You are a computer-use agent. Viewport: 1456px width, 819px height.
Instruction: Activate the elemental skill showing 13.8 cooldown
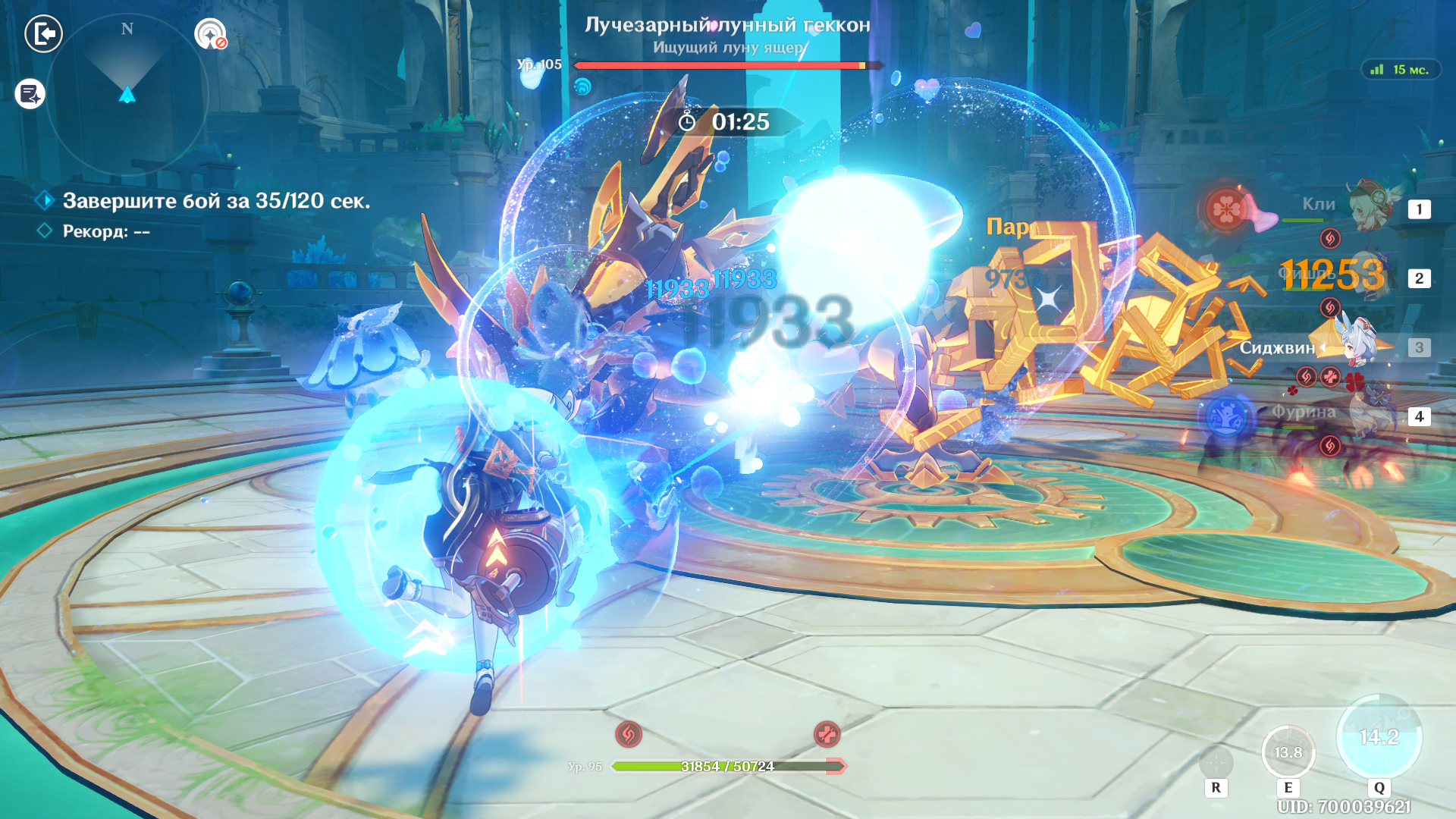point(1288,752)
